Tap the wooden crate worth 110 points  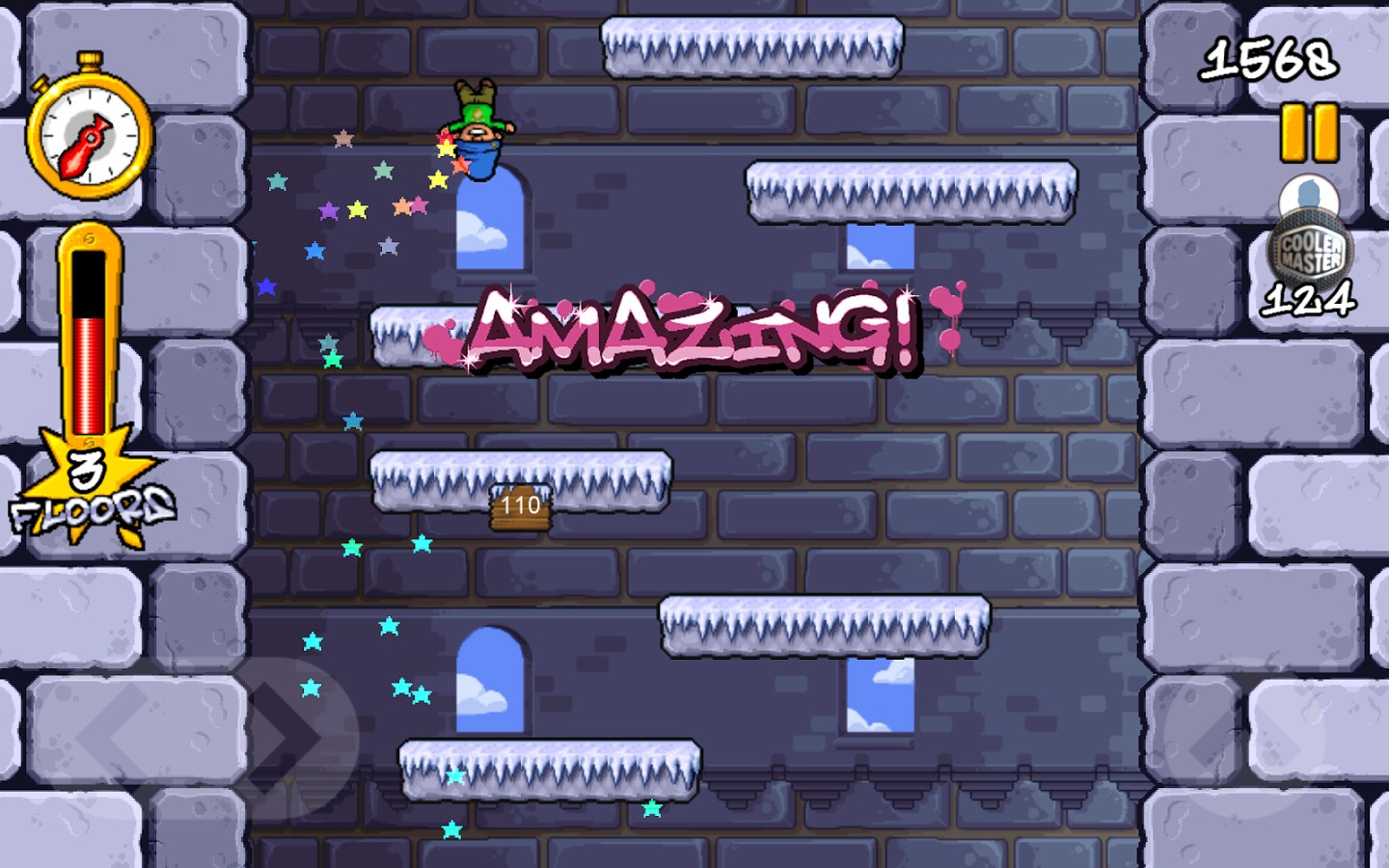pyautogui.click(x=519, y=508)
